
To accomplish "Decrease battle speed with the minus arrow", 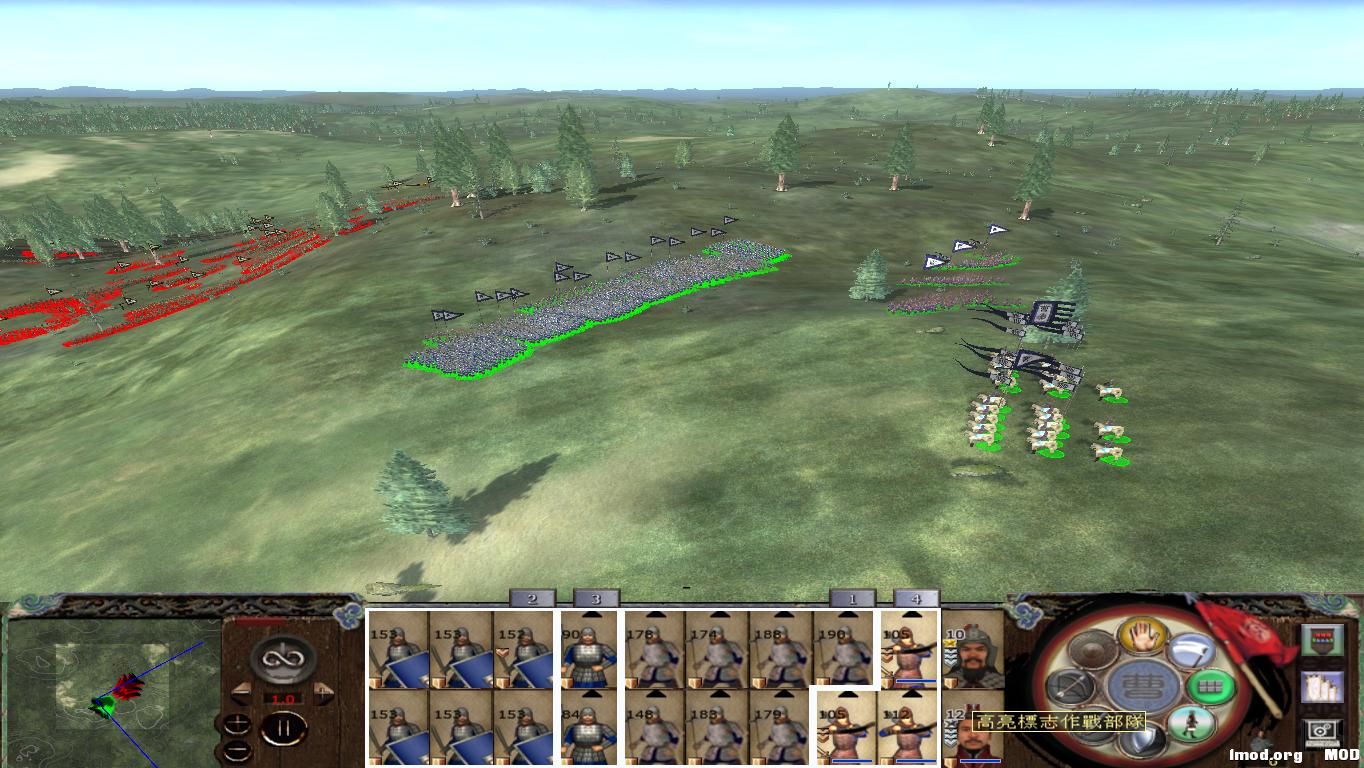I will [x=242, y=693].
